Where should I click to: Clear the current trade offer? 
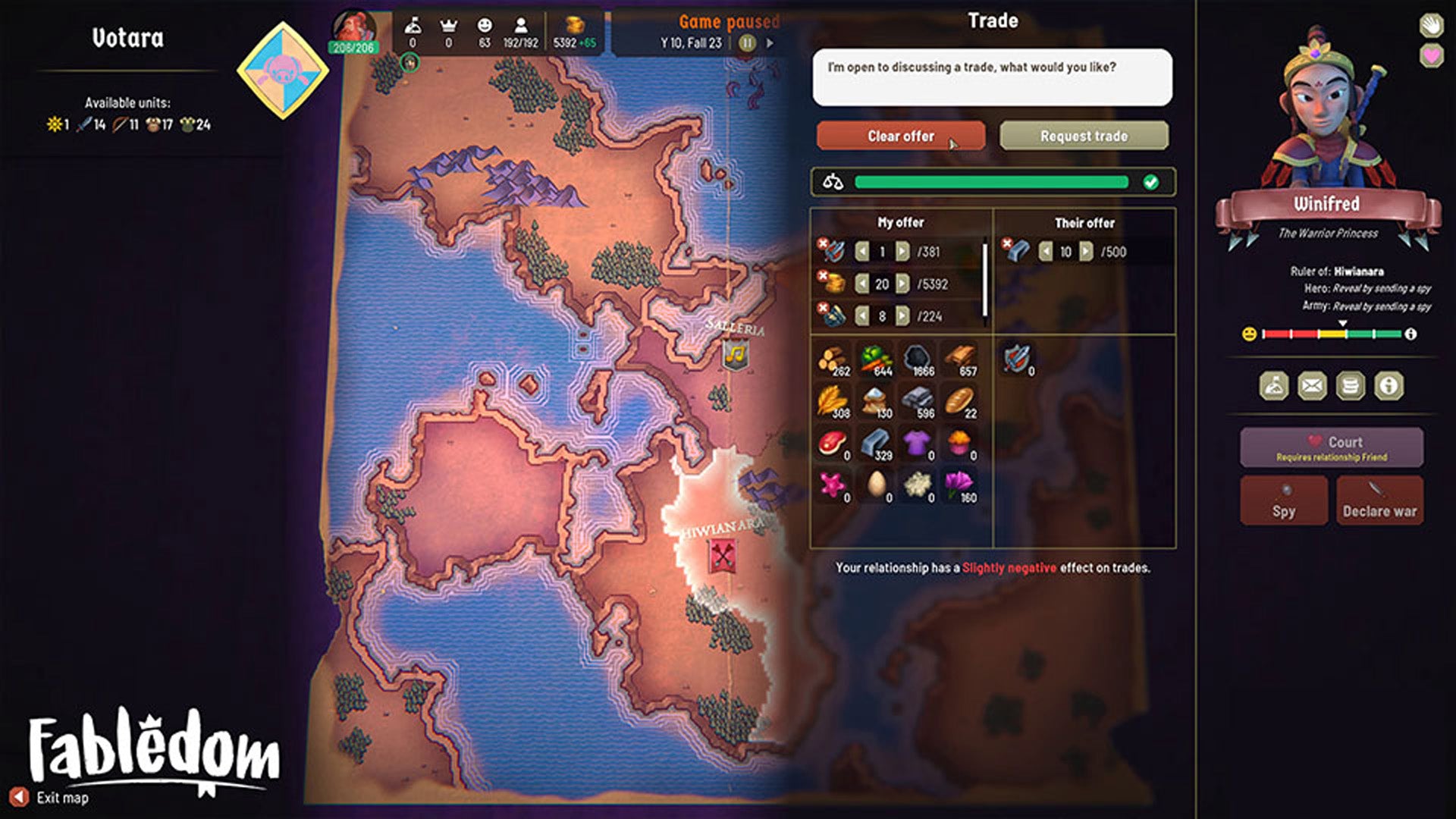click(900, 136)
